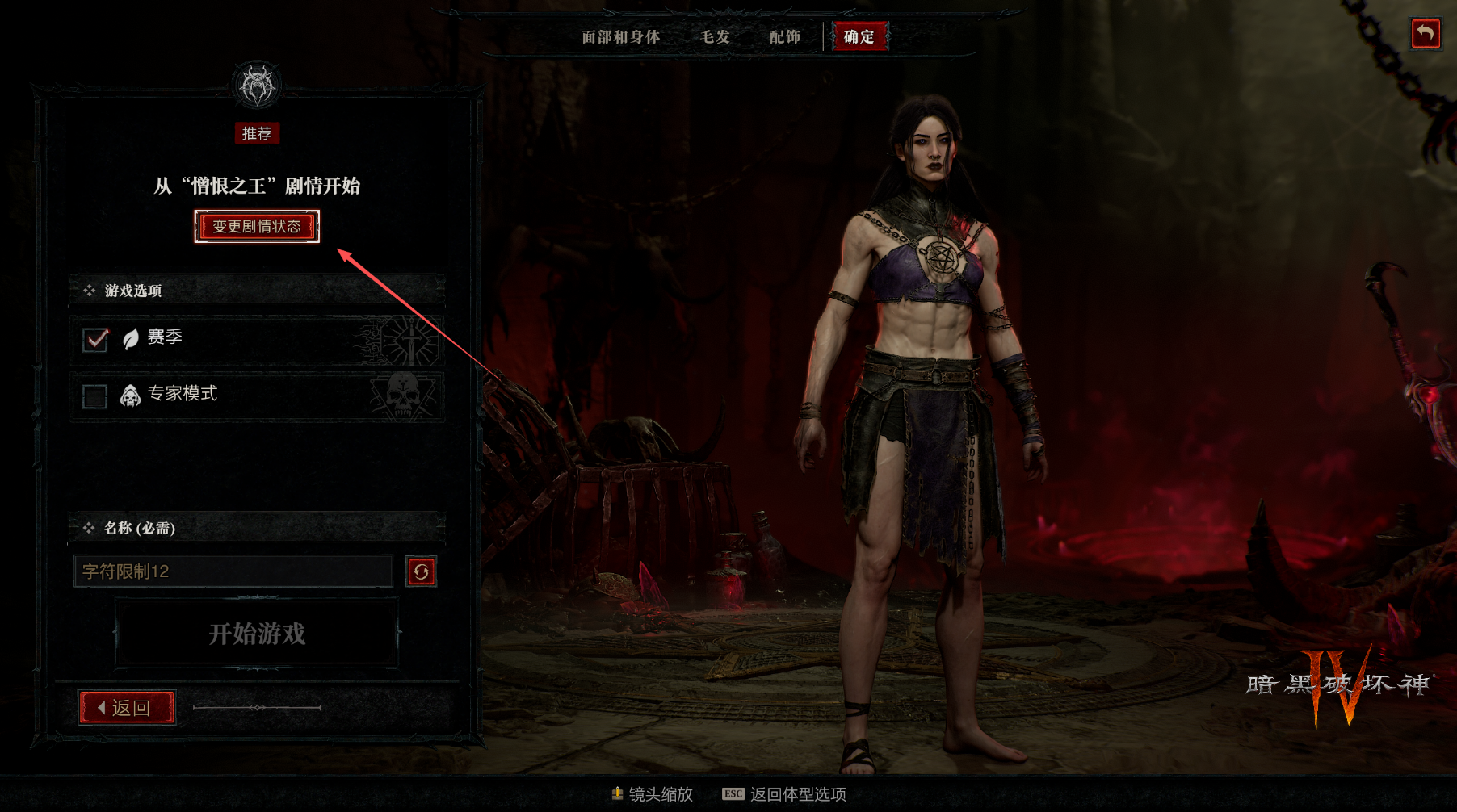Click the 变更剧情状态 button
The height and width of the screenshot is (812, 1457).
click(x=257, y=227)
